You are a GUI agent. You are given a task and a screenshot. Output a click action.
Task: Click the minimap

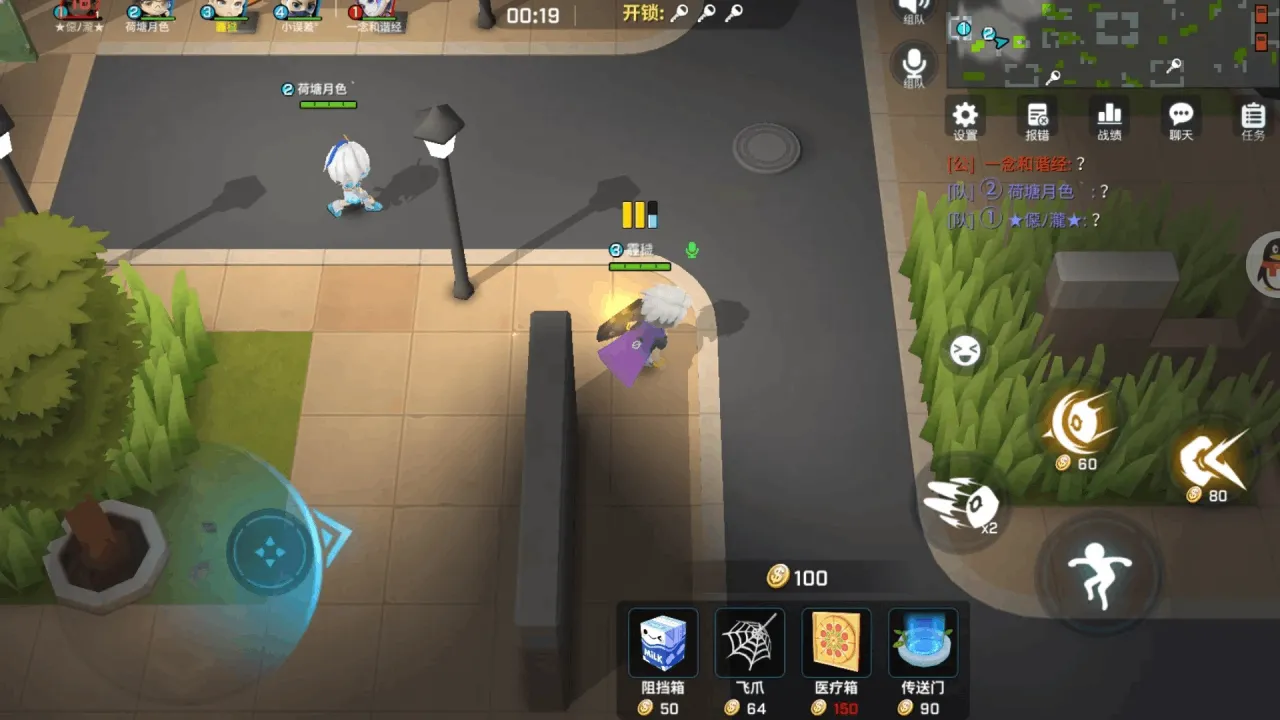(1110, 44)
